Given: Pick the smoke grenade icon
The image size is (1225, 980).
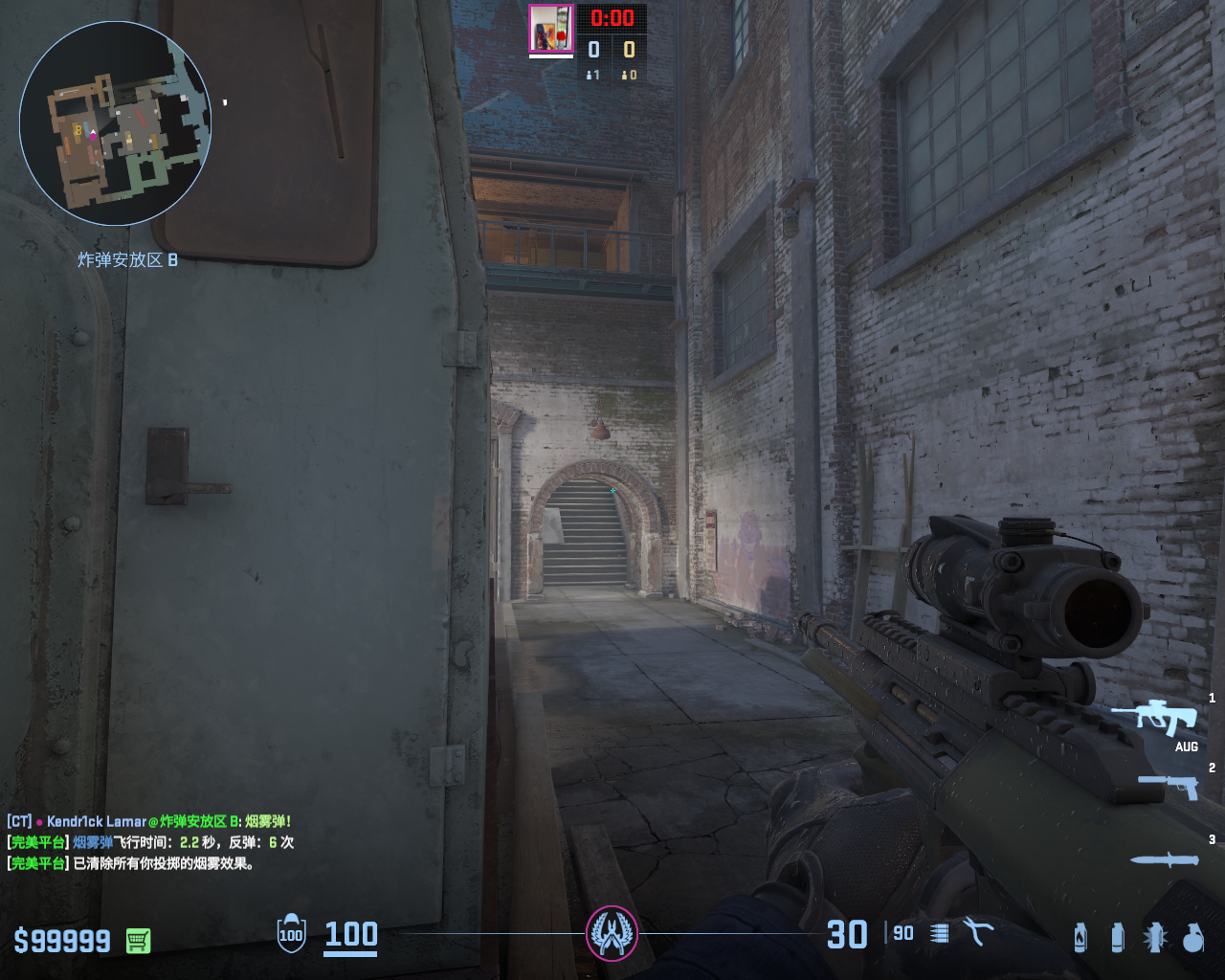Looking at the screenshot, I should pos(1117,937).
